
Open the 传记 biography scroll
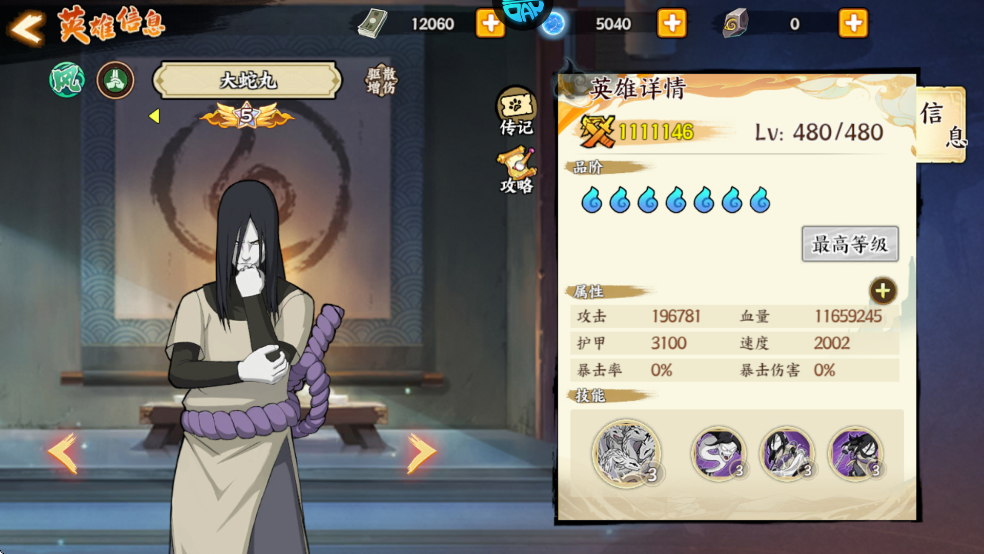coord(516,110)
